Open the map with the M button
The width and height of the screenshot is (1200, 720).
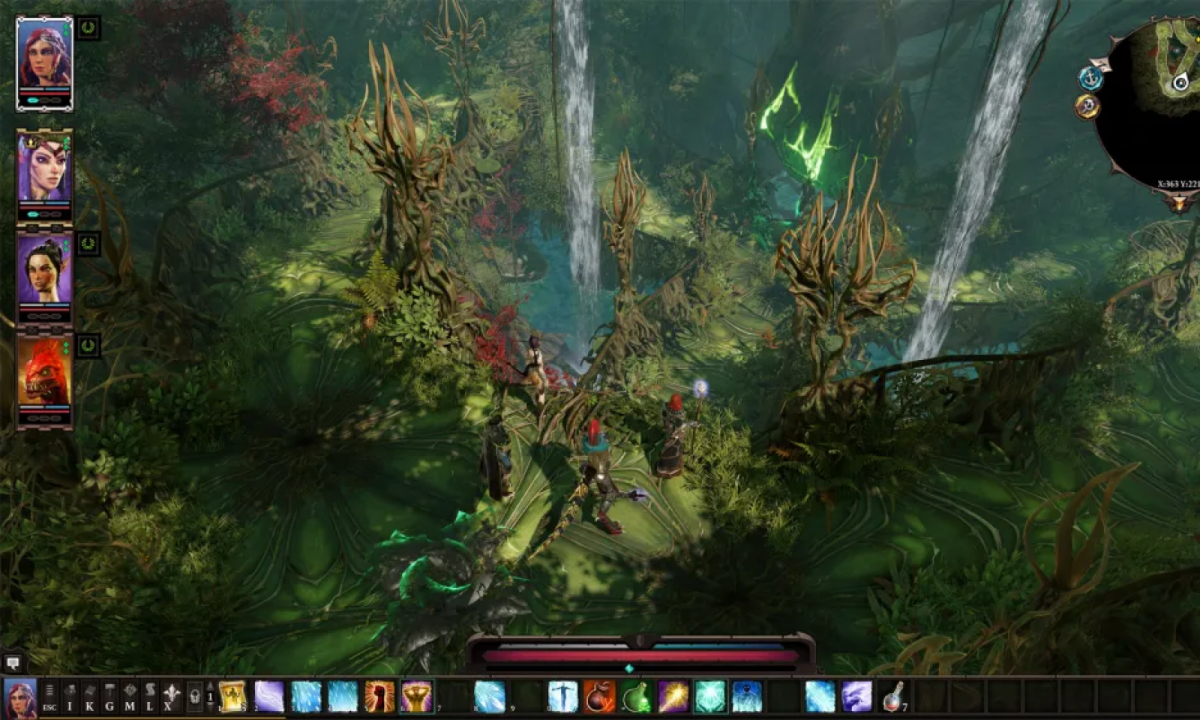pos(130,696)
